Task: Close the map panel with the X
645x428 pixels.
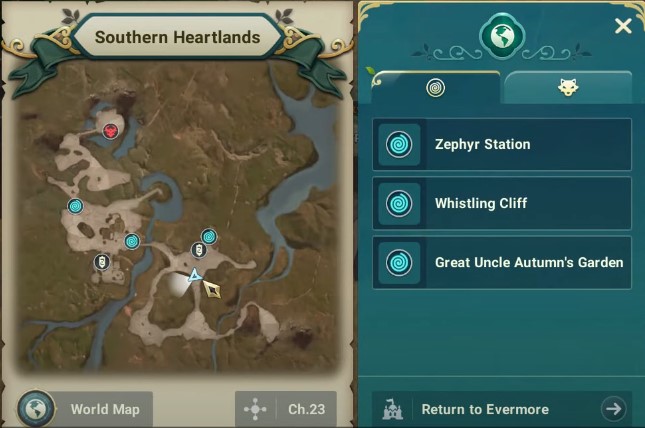Action: coord(623,26)
